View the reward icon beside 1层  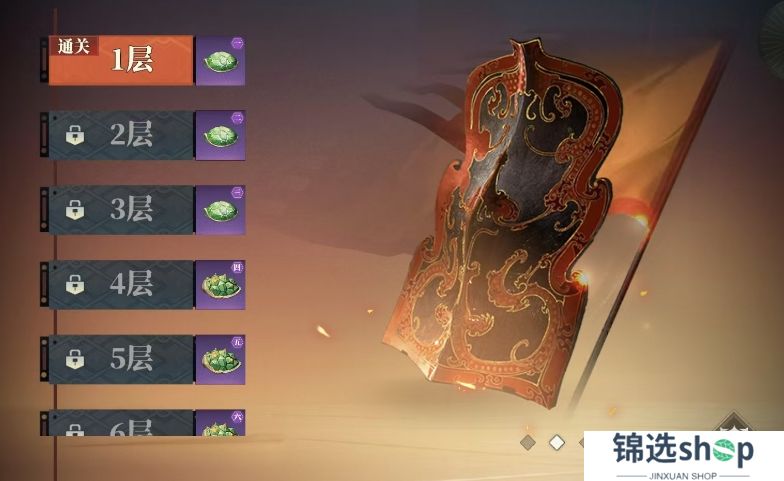[x=220, y=60]
